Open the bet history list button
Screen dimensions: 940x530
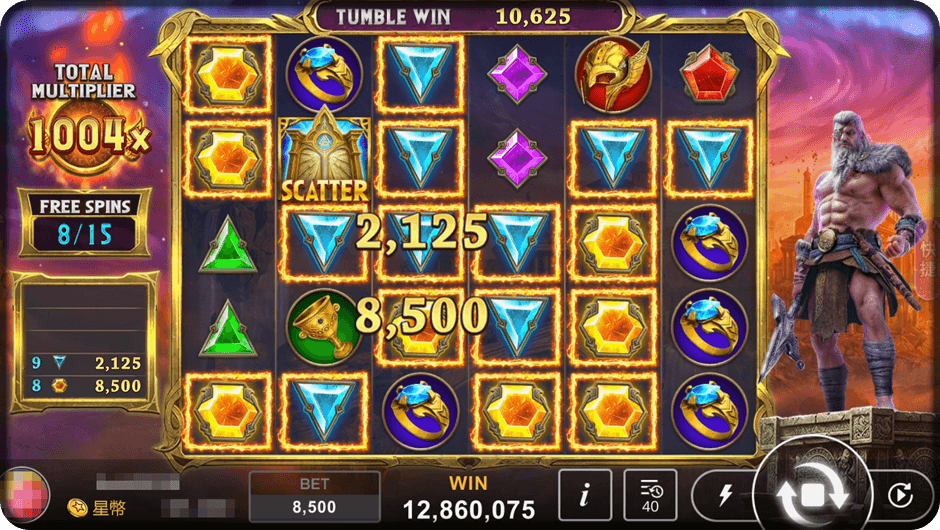650,494
